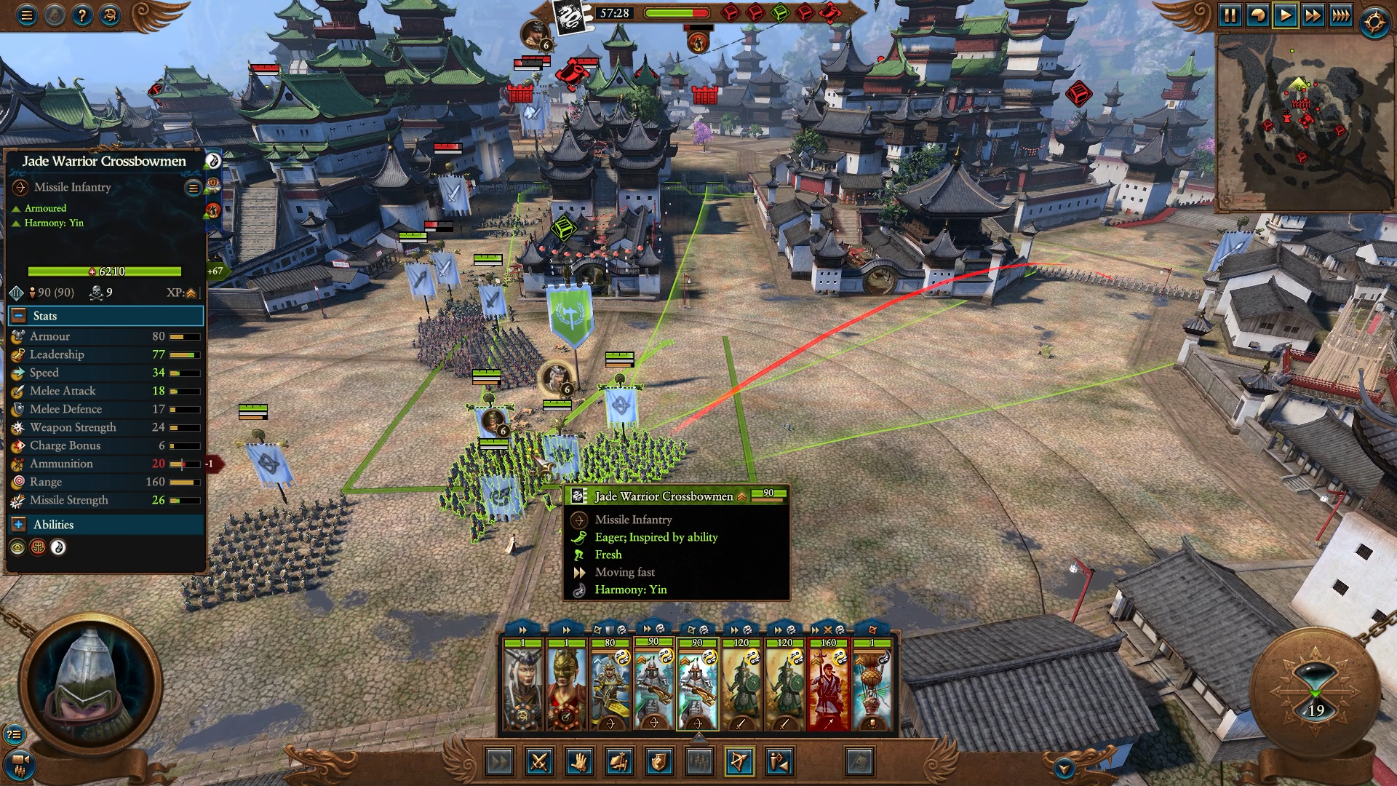Click the greyed flag icon on the orders bar
Image resolution: width=1397 pixels, height=786 pixels.
point(861,761)
